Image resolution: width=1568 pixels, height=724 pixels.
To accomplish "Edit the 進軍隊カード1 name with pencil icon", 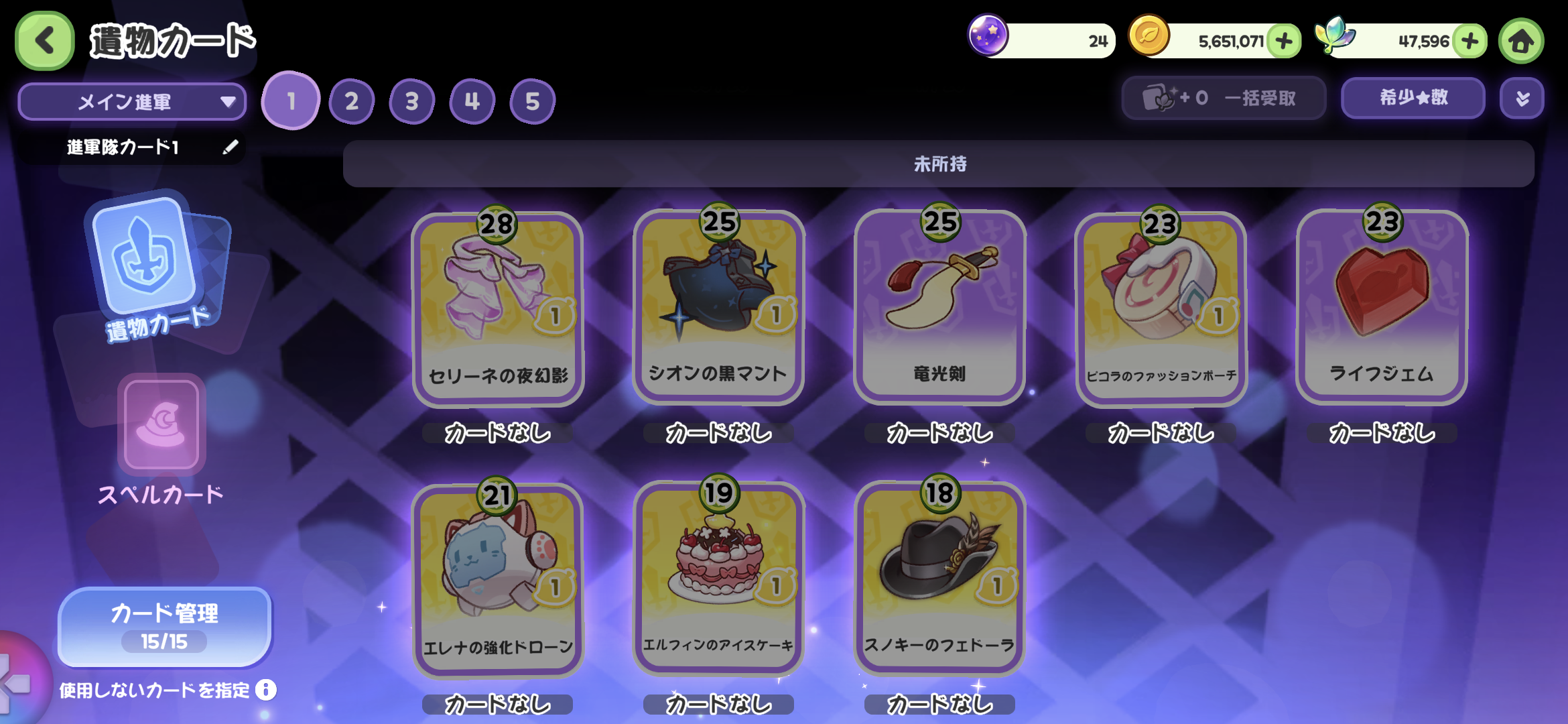I will pyautogui.click(x=231, y=147).
